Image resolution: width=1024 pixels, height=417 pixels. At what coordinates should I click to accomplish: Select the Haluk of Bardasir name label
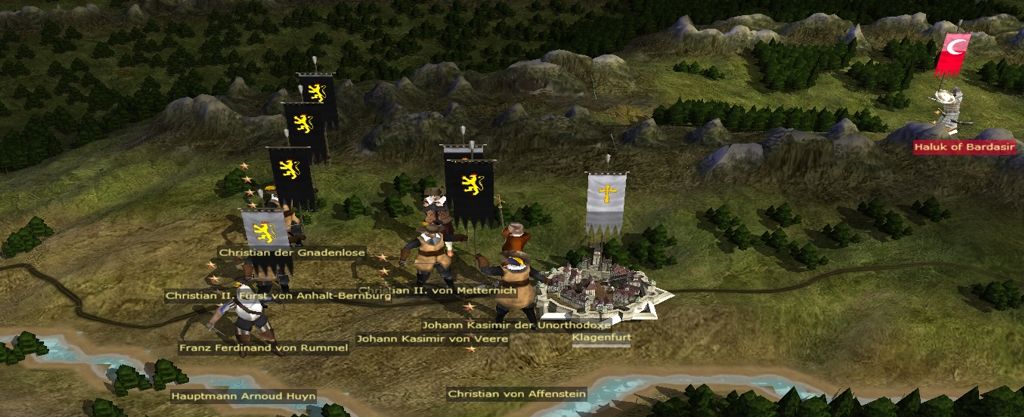click(x=964, y=147)
